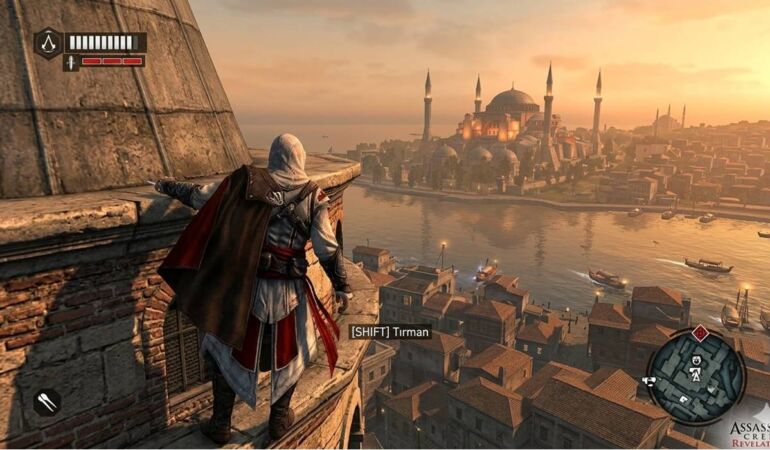Open the circular minimap

click(695, 375)
